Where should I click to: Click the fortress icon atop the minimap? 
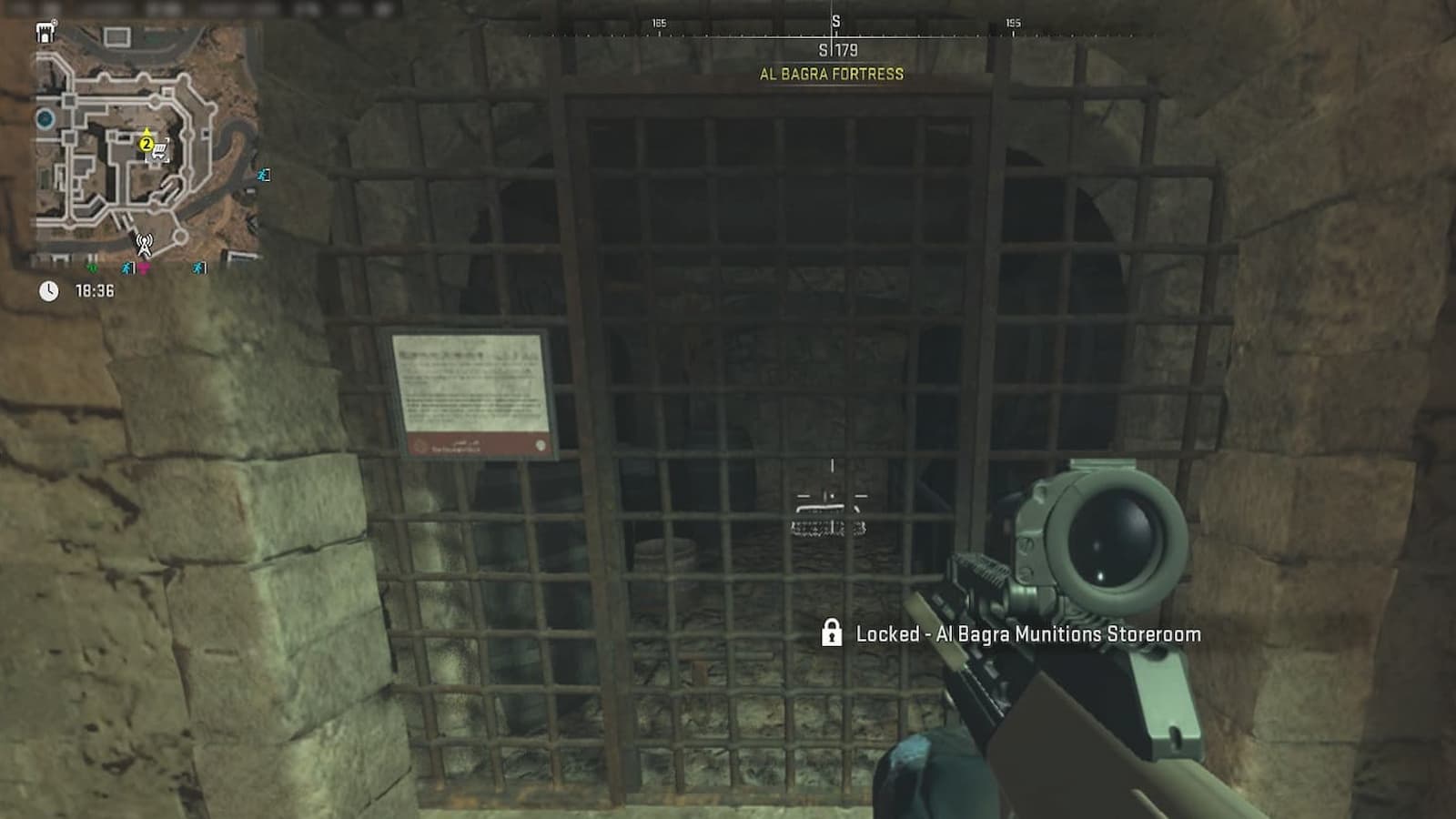45,34
